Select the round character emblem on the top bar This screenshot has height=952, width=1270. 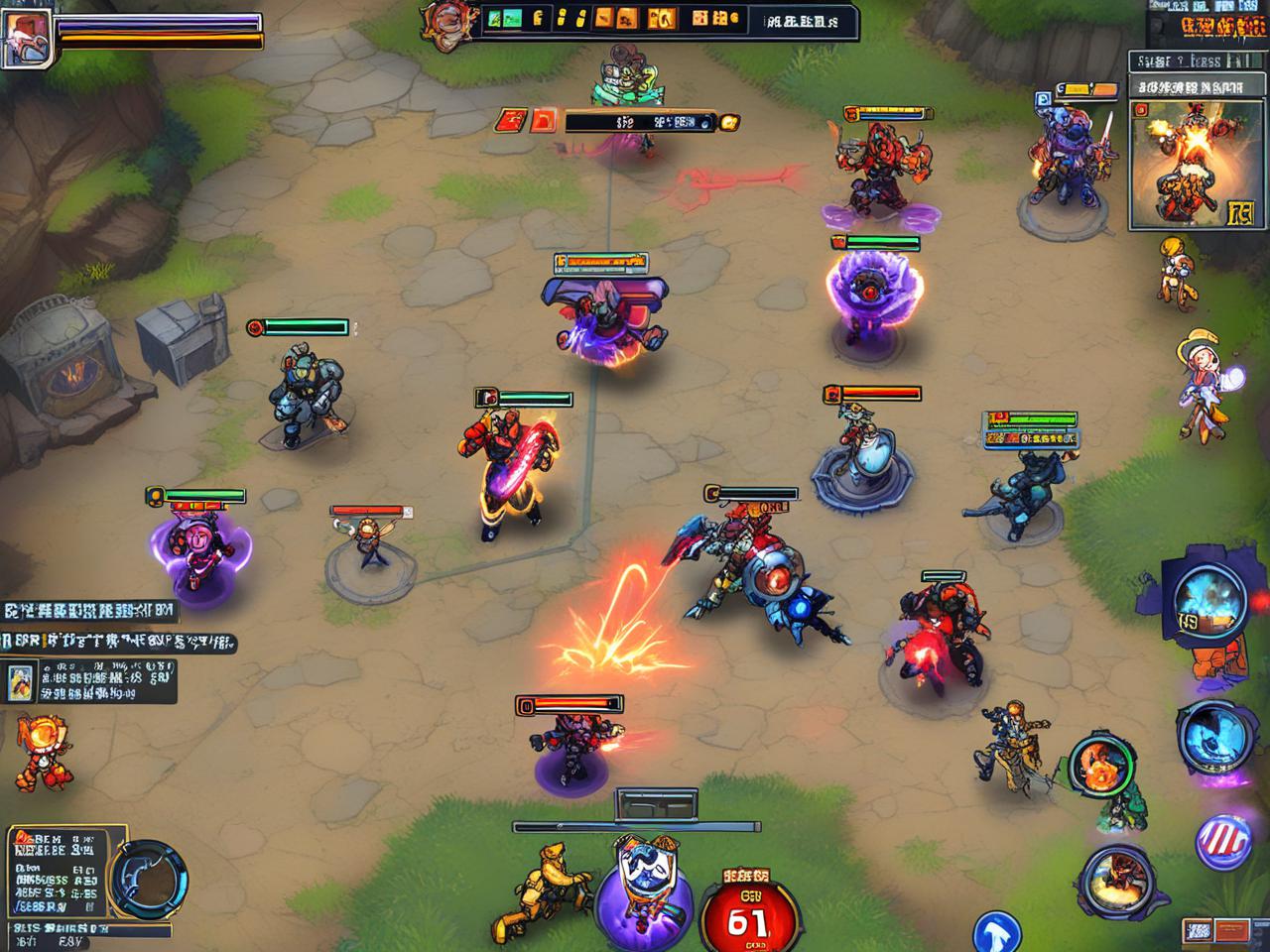coord(443,19)
